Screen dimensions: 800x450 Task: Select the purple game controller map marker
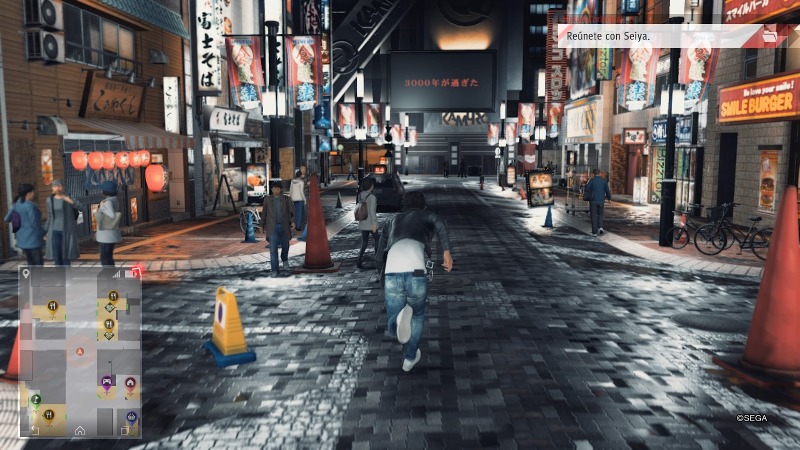107,381
